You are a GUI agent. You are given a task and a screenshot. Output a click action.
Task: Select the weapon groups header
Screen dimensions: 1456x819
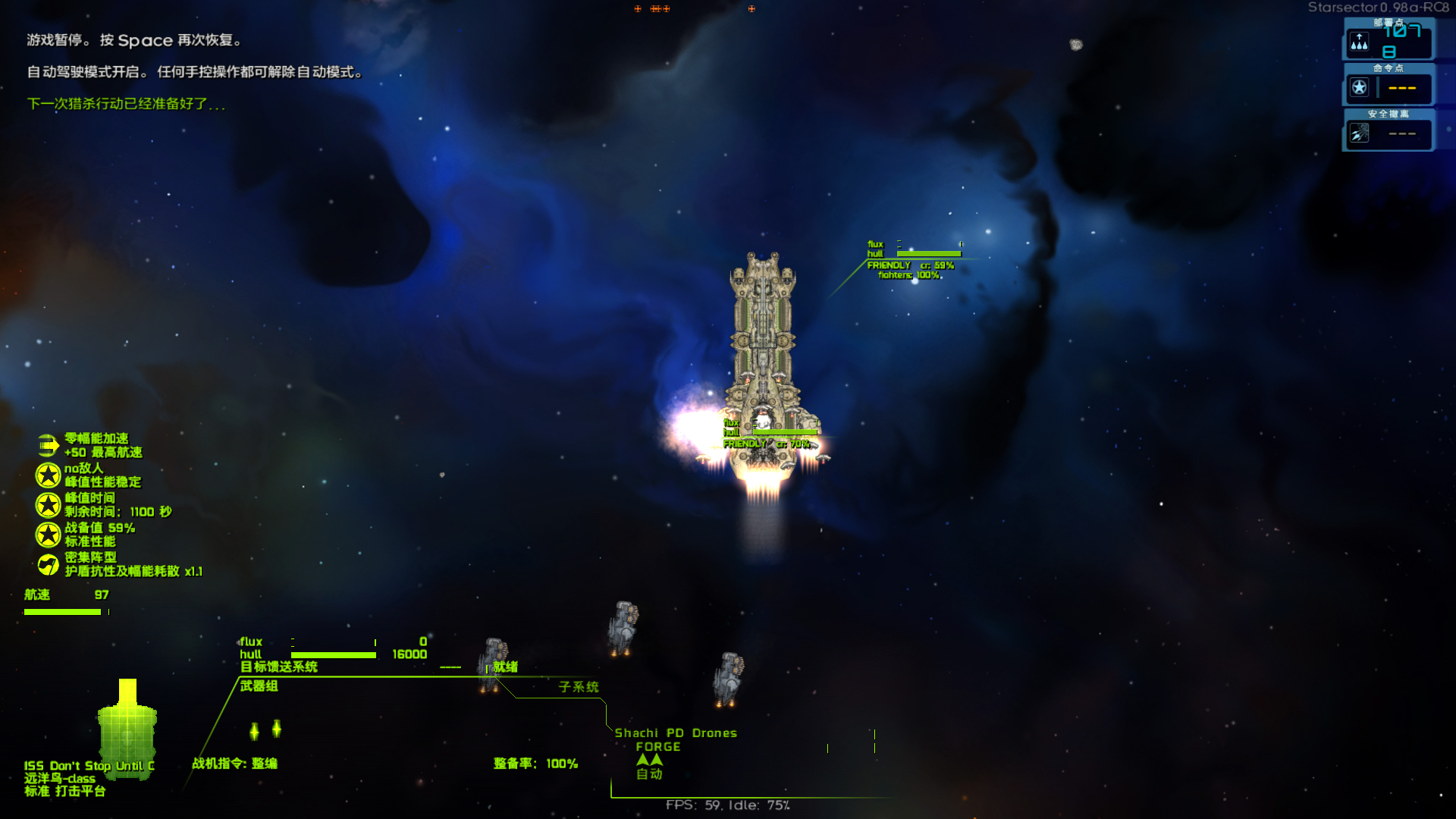259,686
